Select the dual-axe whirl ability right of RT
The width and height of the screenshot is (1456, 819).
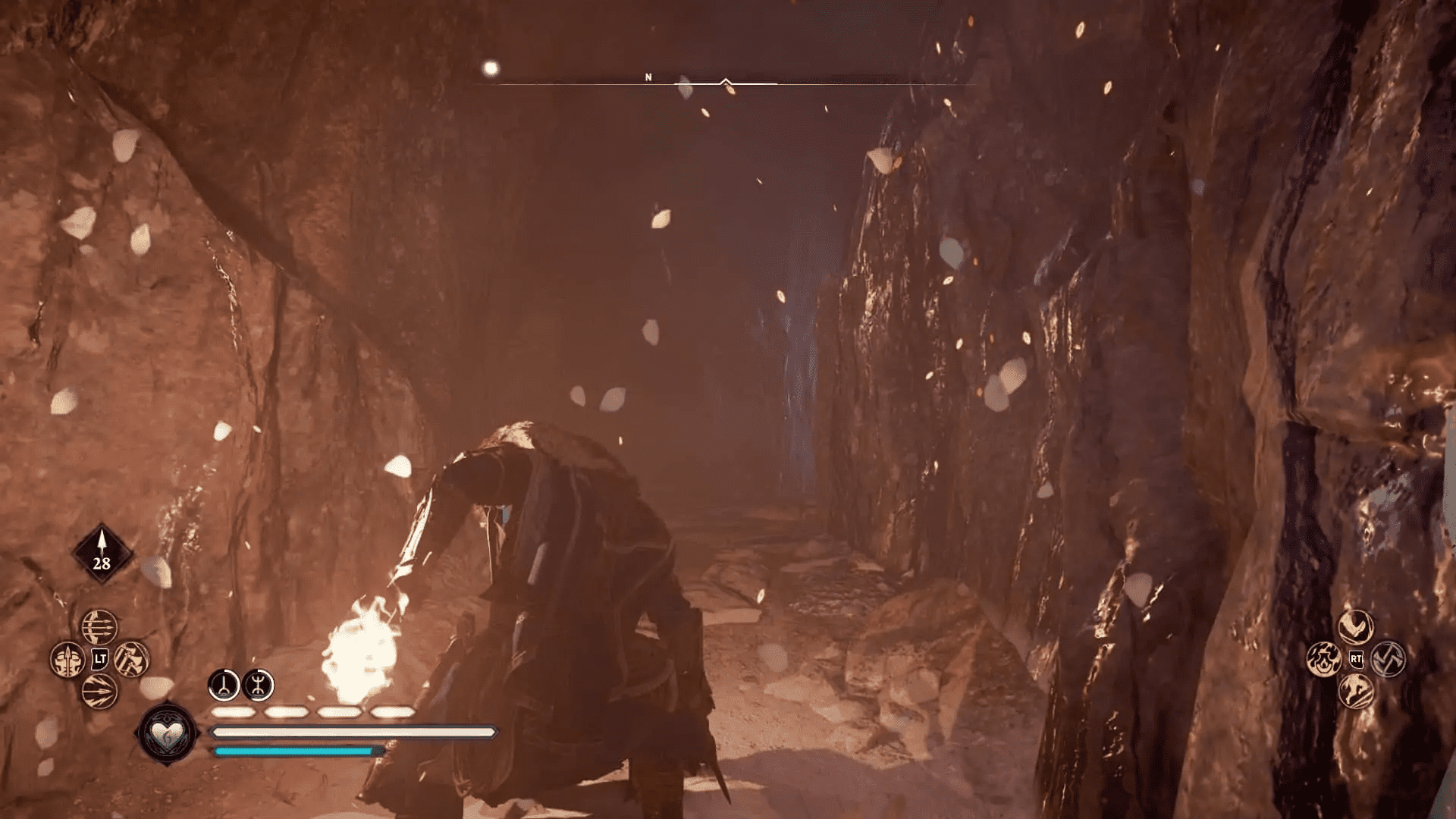[x=1386, y=658]
